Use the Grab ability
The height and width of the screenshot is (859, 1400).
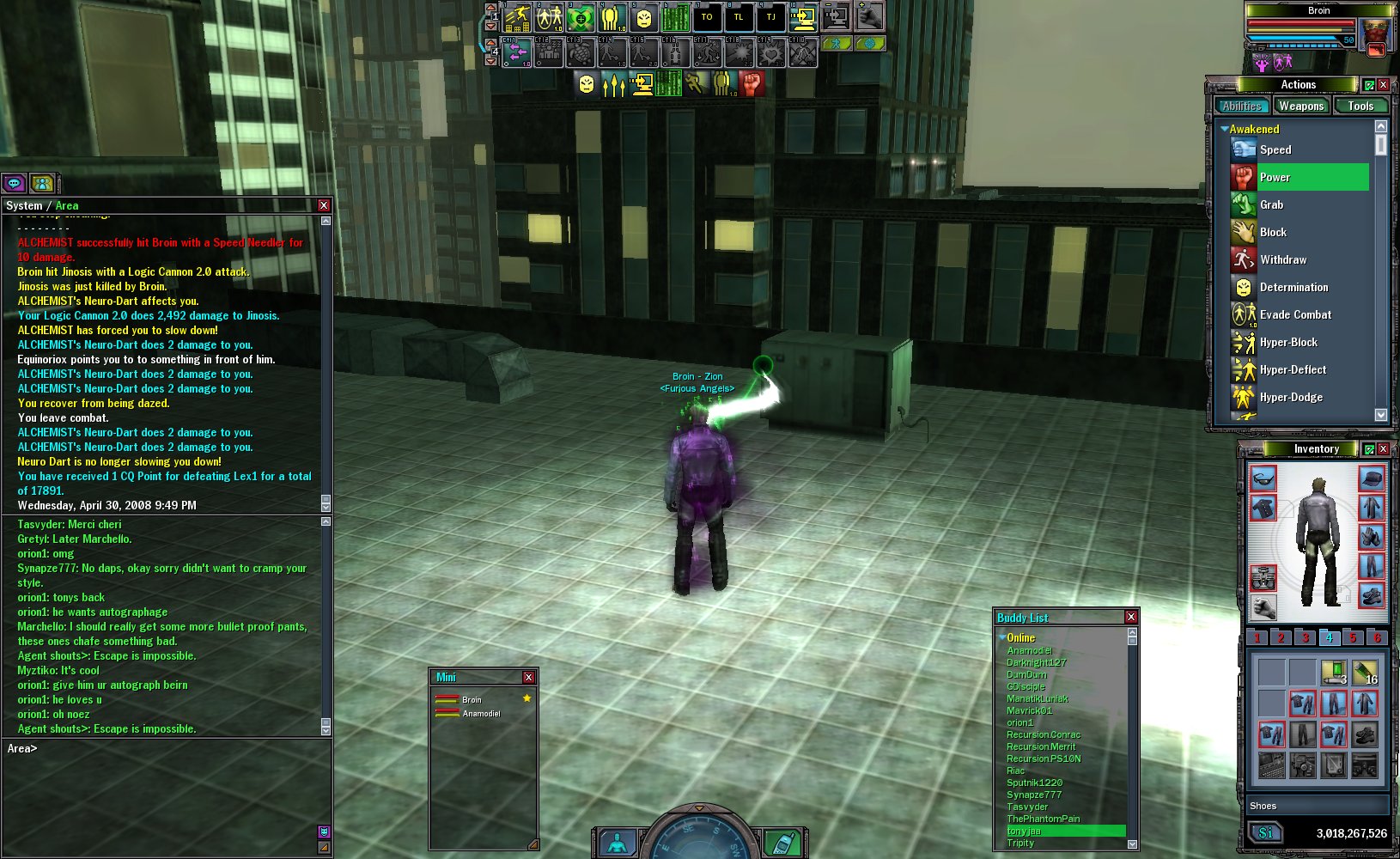coord(1271,204)
